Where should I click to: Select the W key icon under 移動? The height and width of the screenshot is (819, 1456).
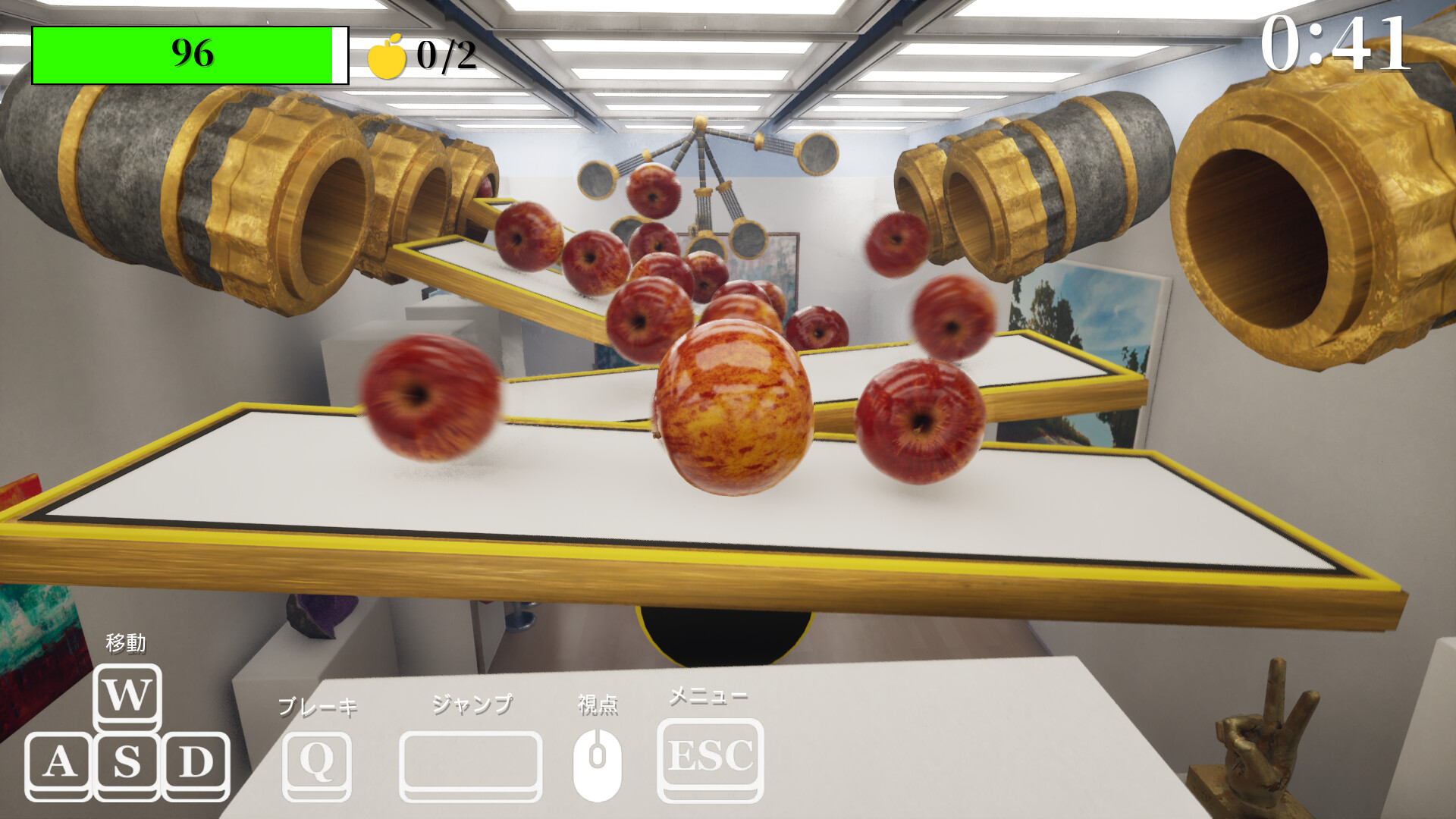127,695
